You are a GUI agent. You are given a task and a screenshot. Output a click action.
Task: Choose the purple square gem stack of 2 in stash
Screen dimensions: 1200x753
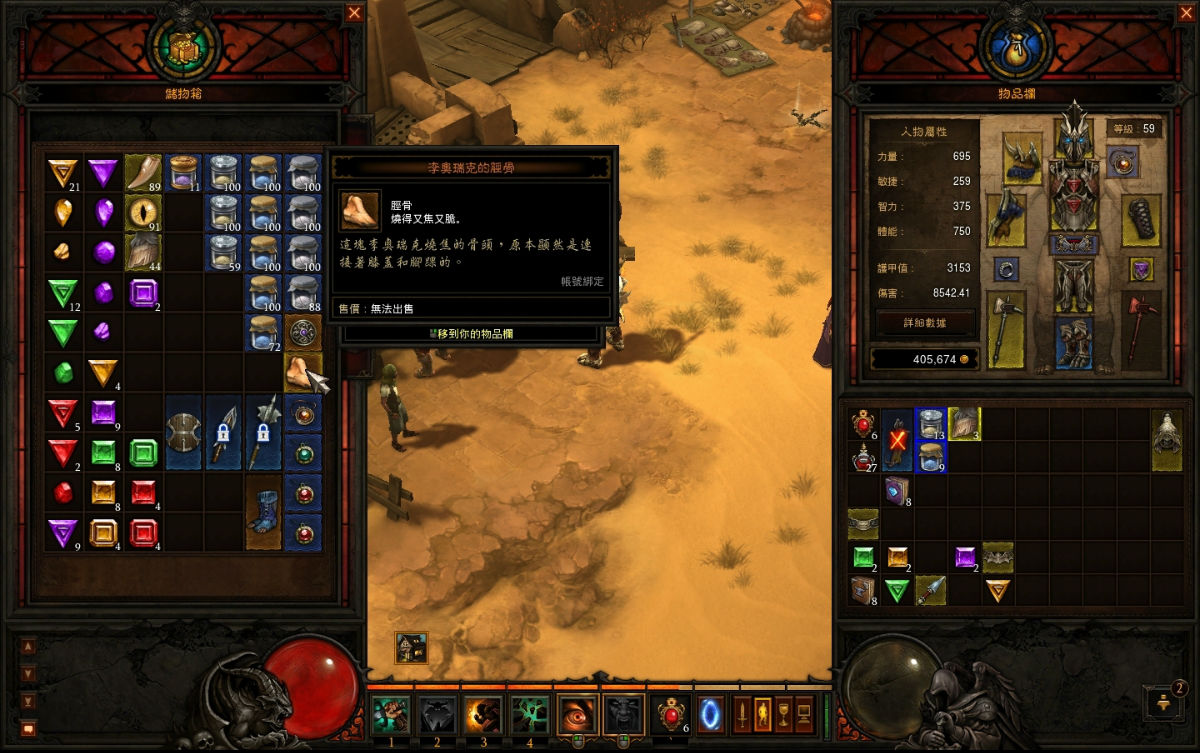144,292
